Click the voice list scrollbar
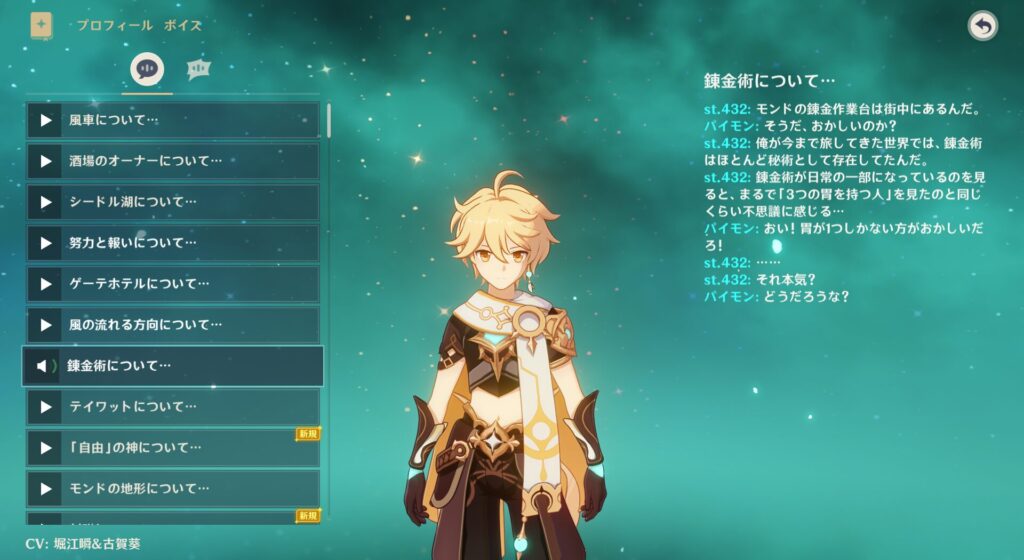 (x=328, y=118)
